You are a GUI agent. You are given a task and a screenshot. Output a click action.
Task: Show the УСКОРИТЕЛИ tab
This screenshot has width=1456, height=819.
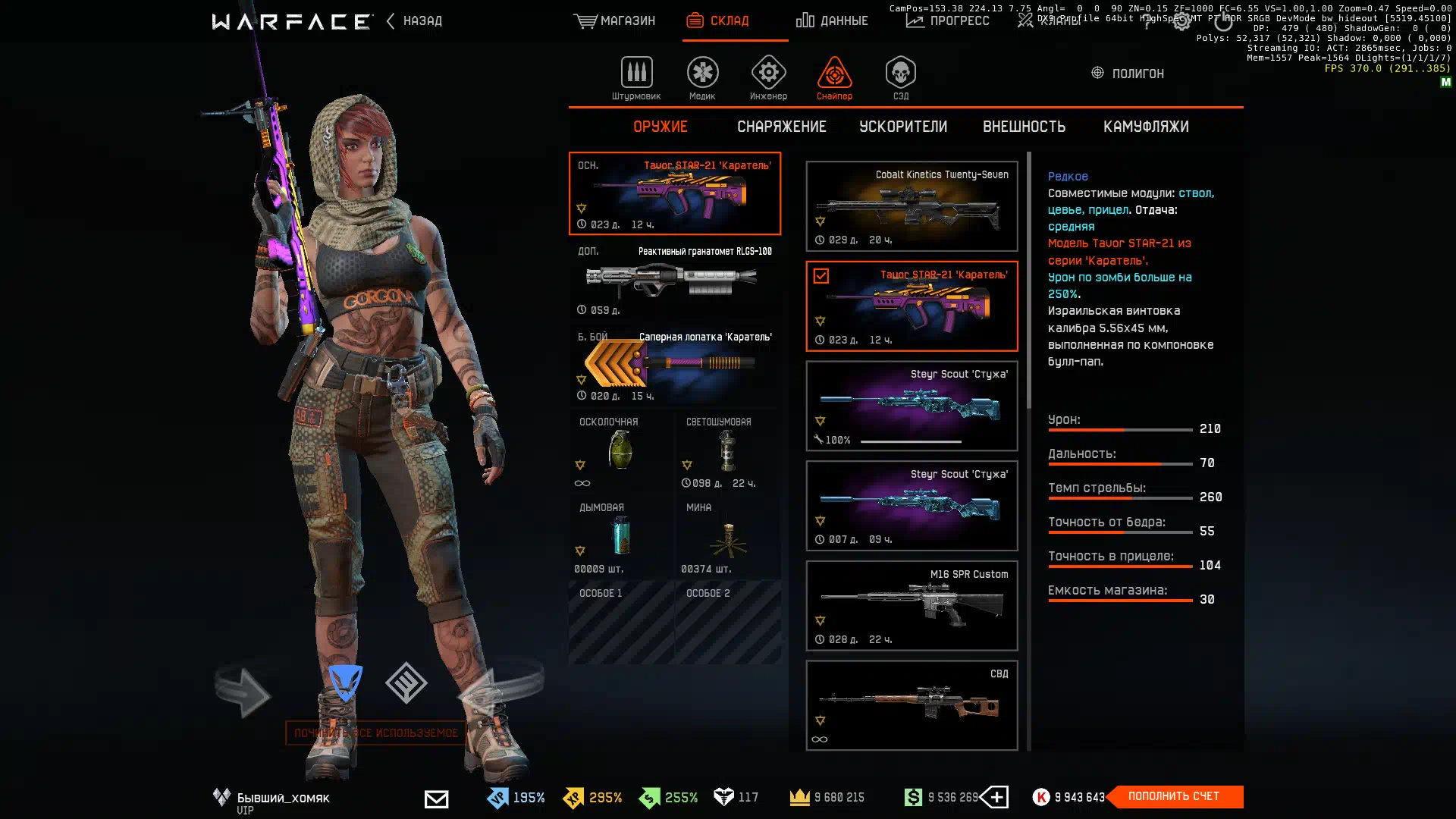(x=903, y=127)
